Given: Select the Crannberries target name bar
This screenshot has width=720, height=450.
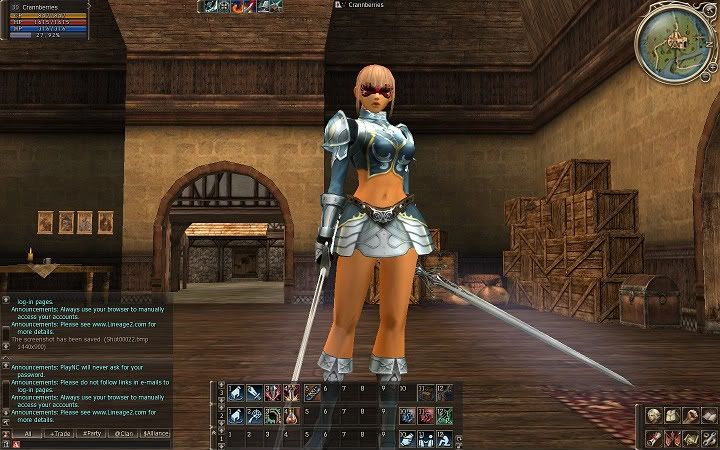Looking at the screenshot, I should (x=362, y=5).
